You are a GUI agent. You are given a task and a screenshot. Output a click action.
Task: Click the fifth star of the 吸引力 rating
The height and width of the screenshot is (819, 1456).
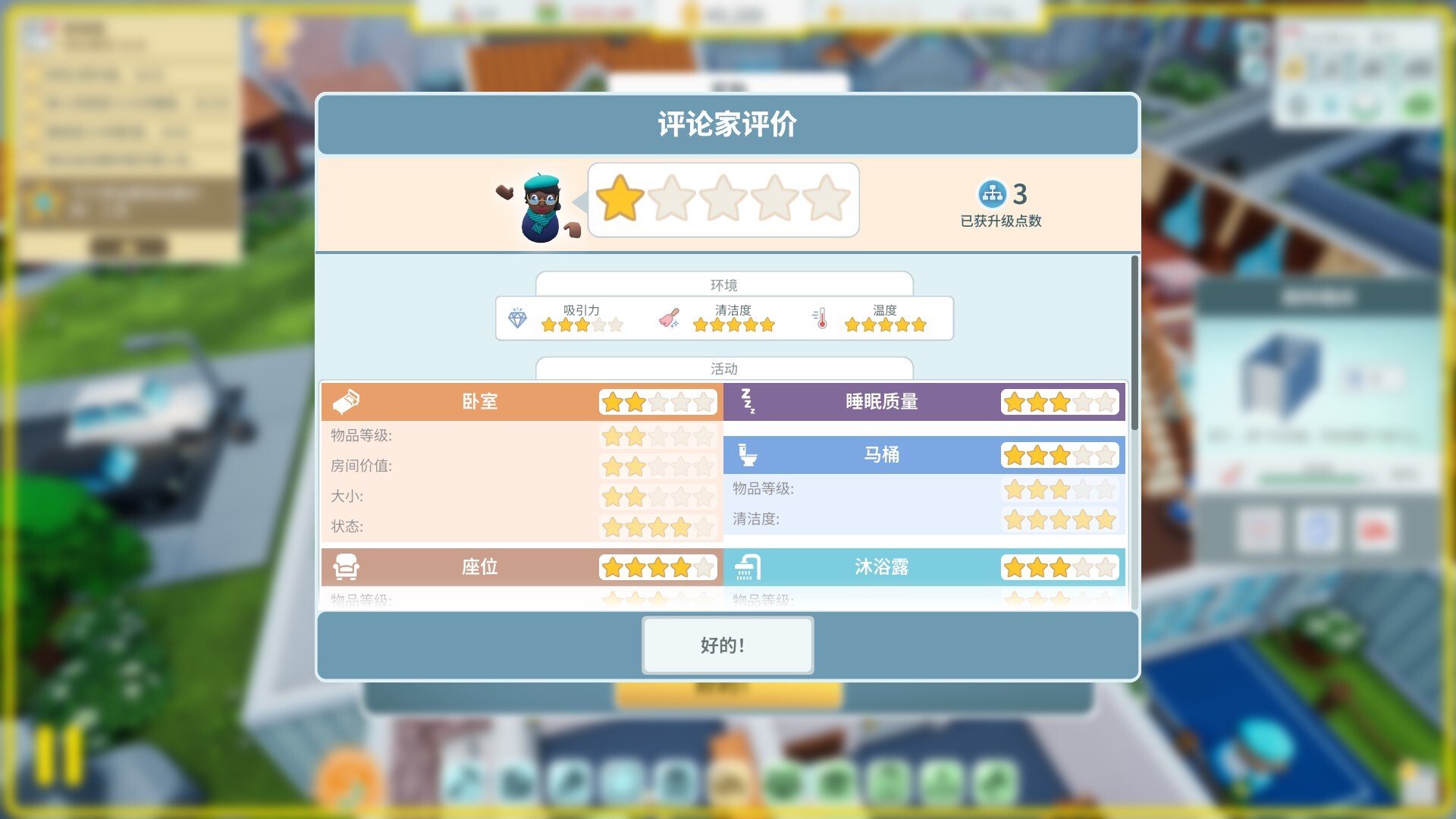click(616, 324)
